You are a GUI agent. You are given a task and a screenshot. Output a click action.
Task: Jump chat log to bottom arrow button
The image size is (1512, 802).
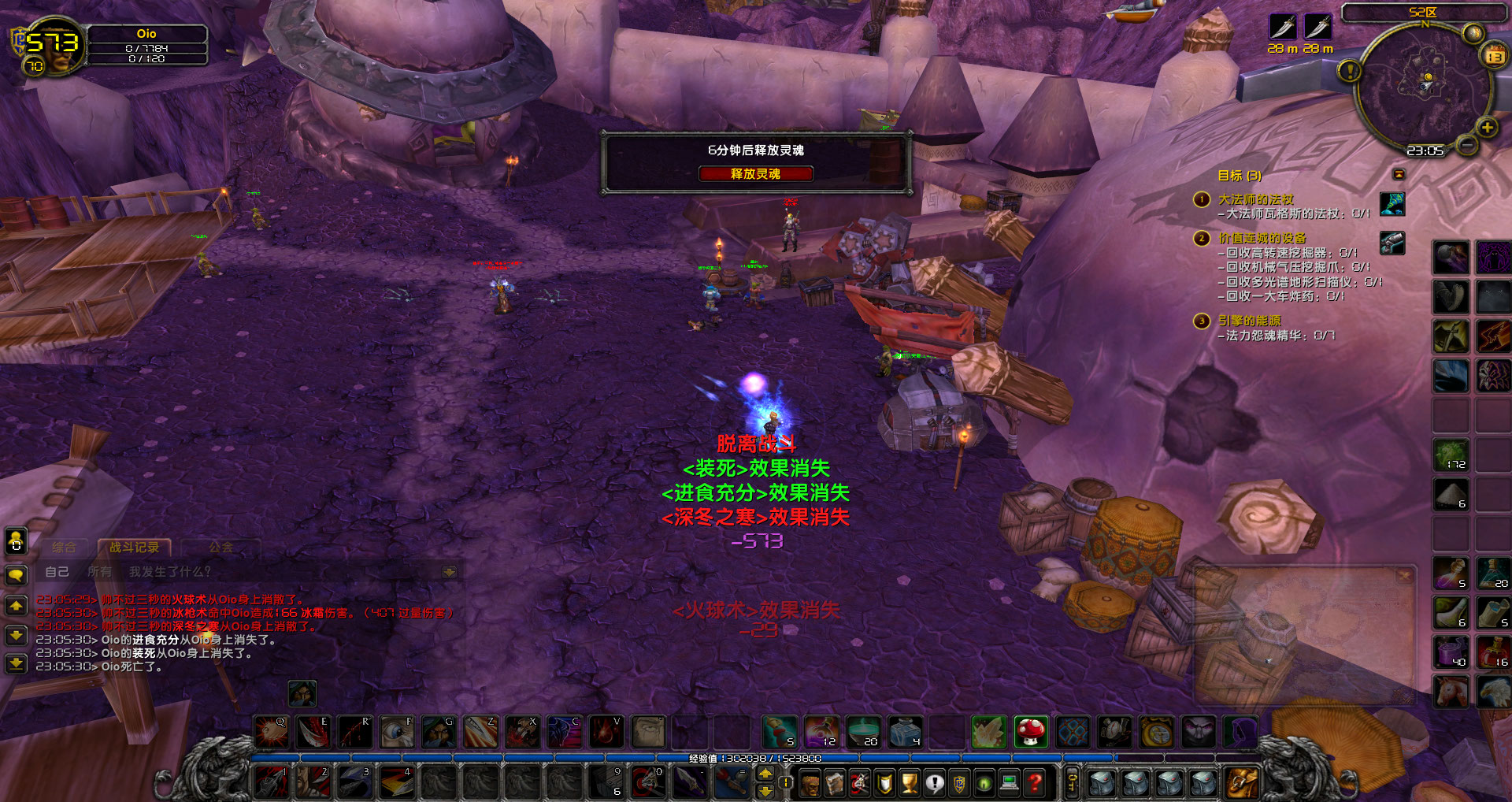tap(16, 663)
